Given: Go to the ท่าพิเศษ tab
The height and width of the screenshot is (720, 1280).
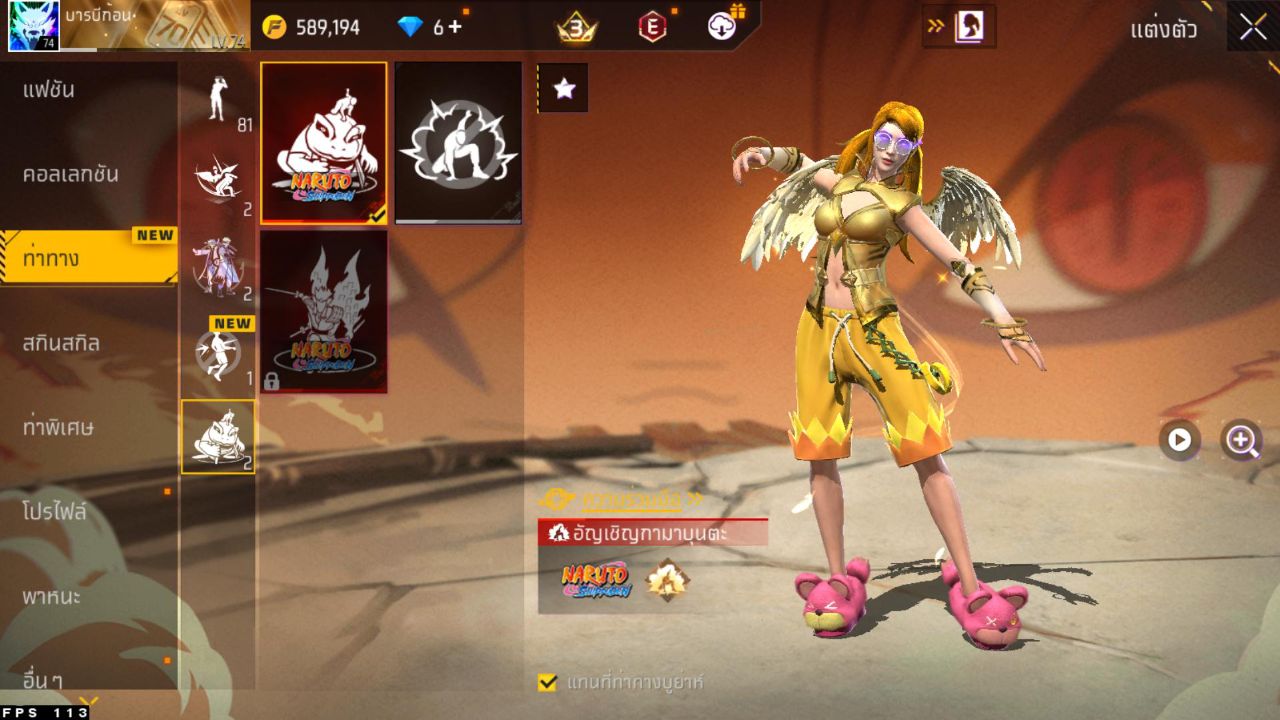Looking at the screenshot, I should [x=88, y=427].
